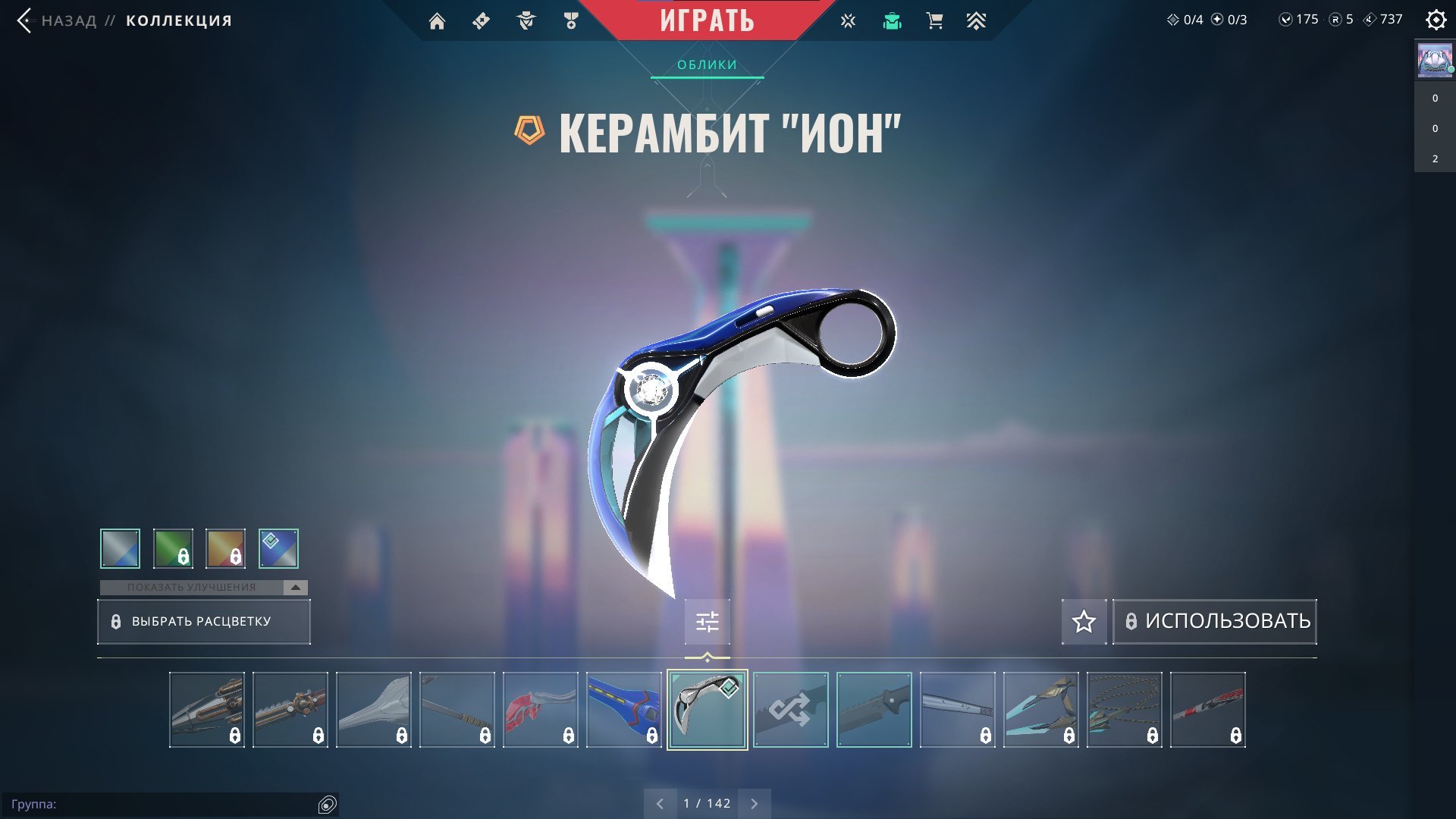
Task: Open the home screen icon
Action: [438, 20]
